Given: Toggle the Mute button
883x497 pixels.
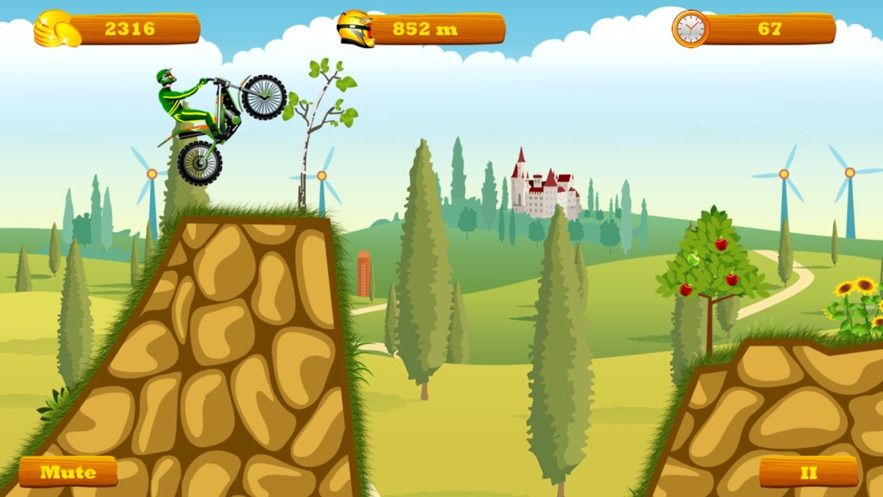Looking at the screenshot, I should coord(68,472).
